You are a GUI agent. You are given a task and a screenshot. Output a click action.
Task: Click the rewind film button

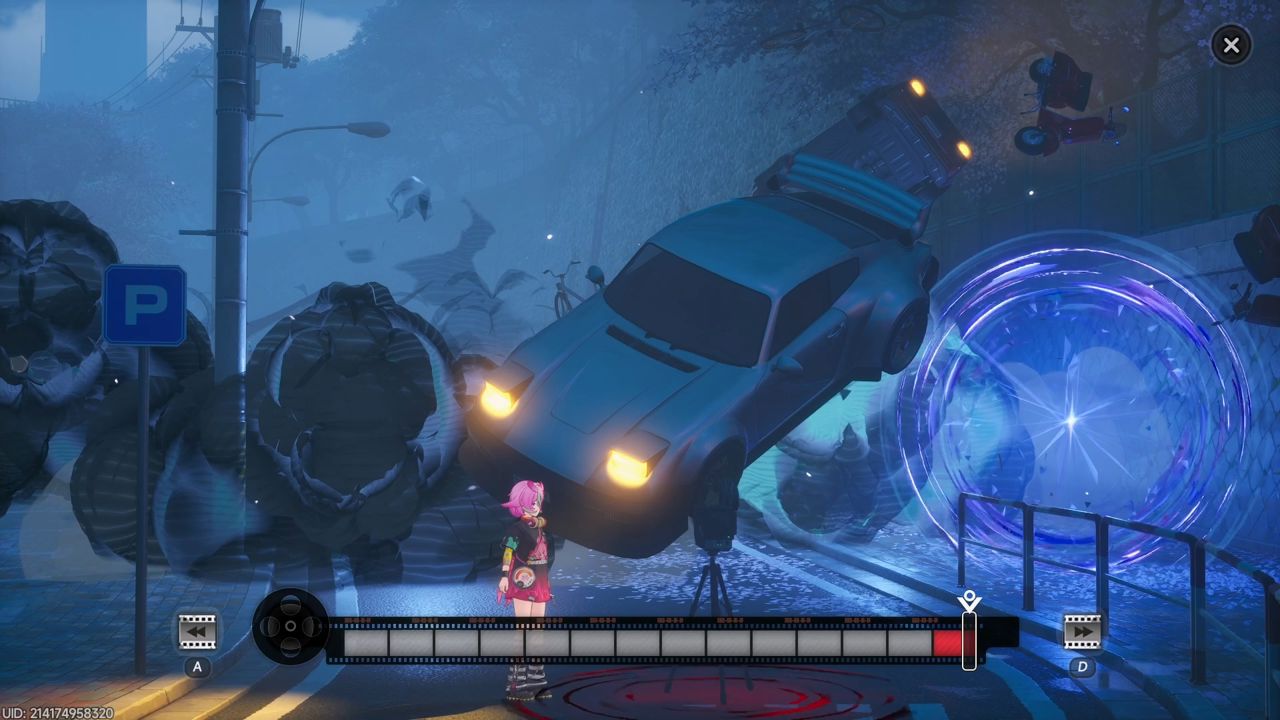tap(197, 631)
